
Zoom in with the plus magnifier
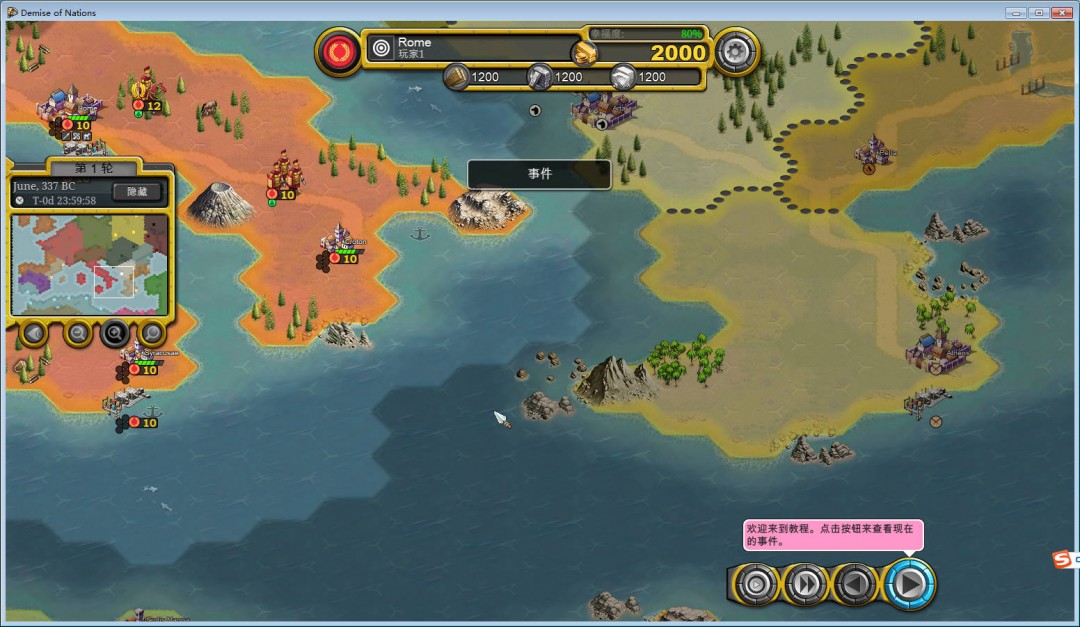(115, 333)
